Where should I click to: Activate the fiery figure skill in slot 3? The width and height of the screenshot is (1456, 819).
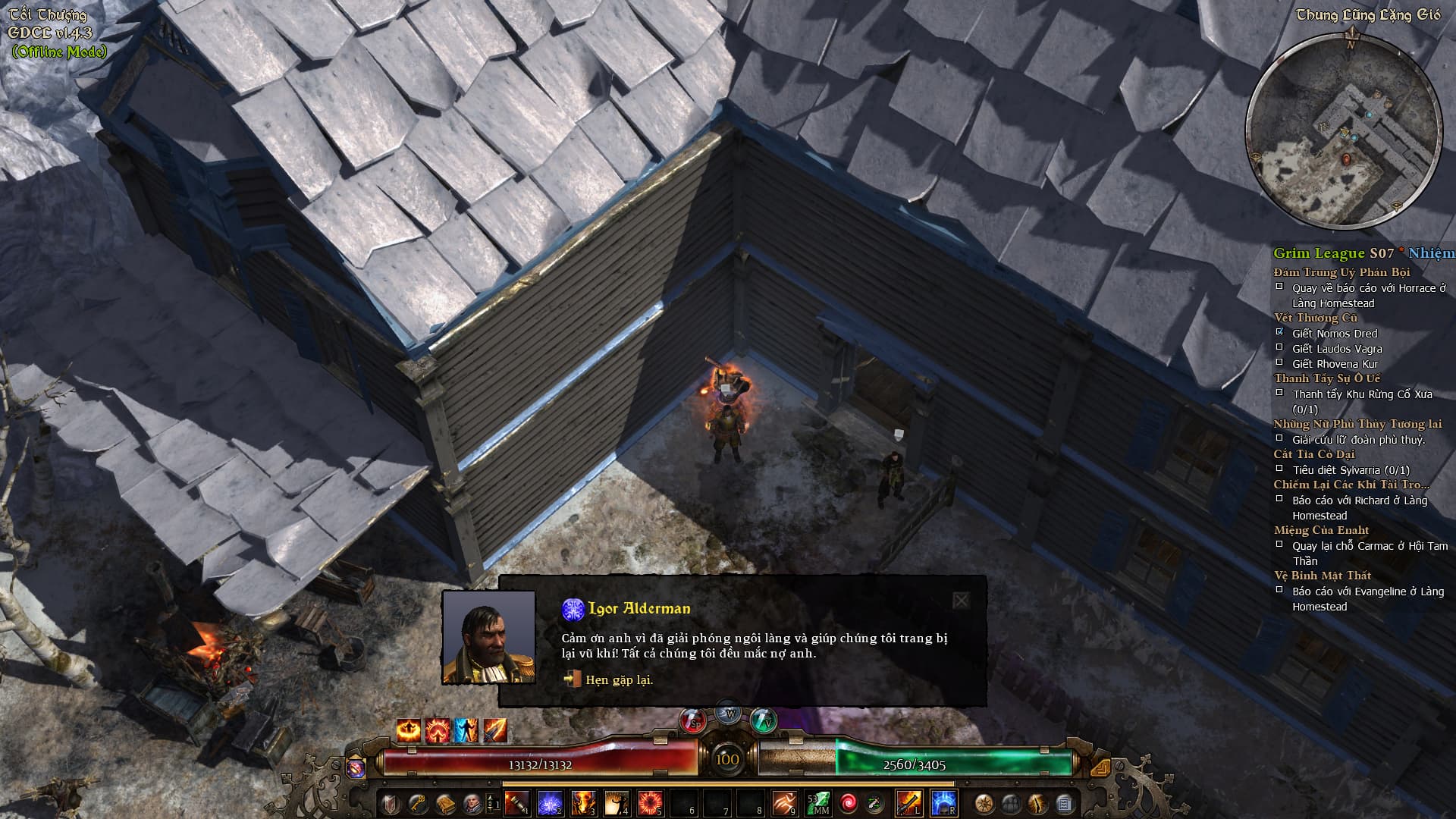(583, 803)
